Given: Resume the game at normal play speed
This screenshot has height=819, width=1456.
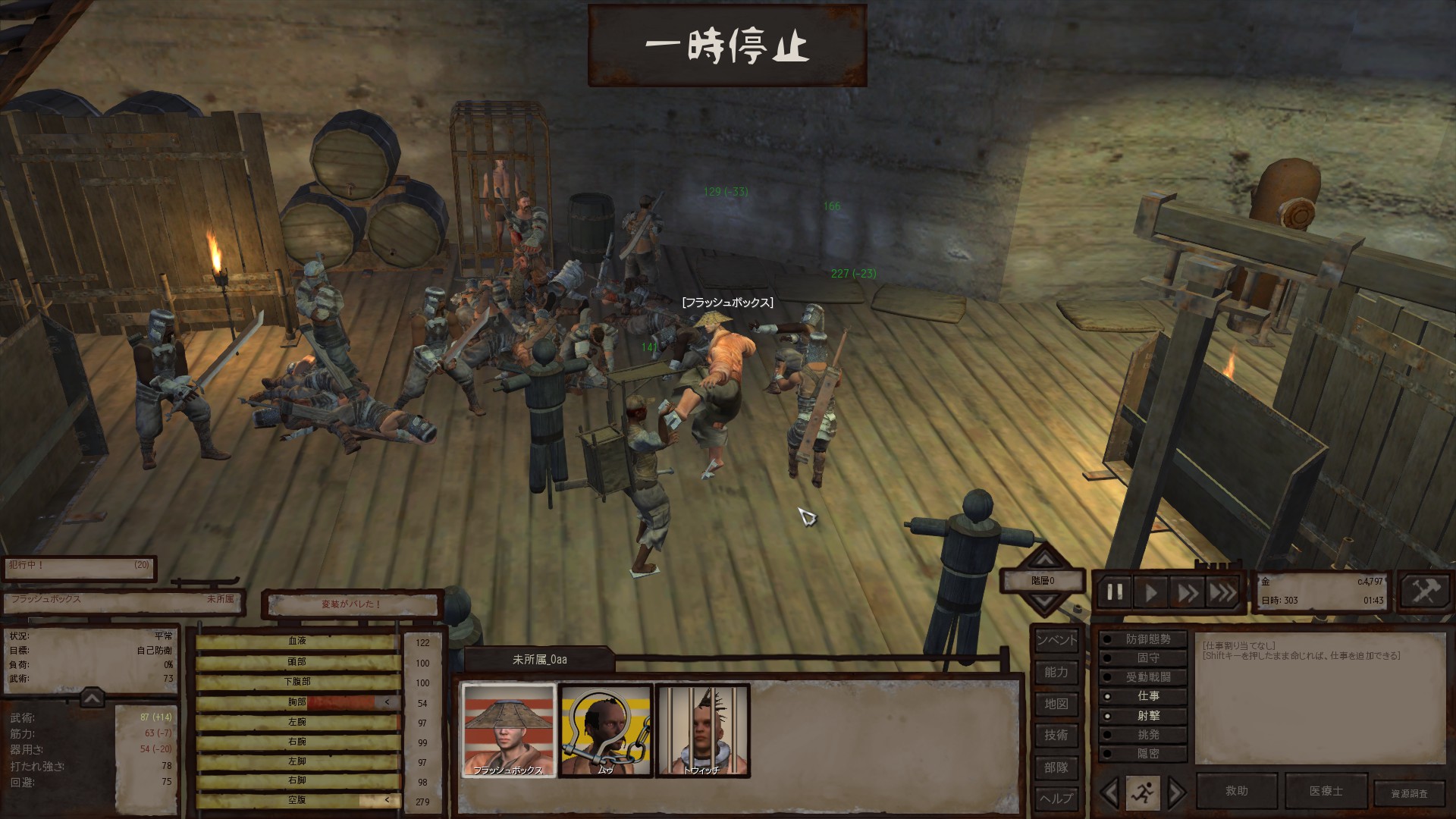Looking at the screenshot, I should (x=1151, y=591).
